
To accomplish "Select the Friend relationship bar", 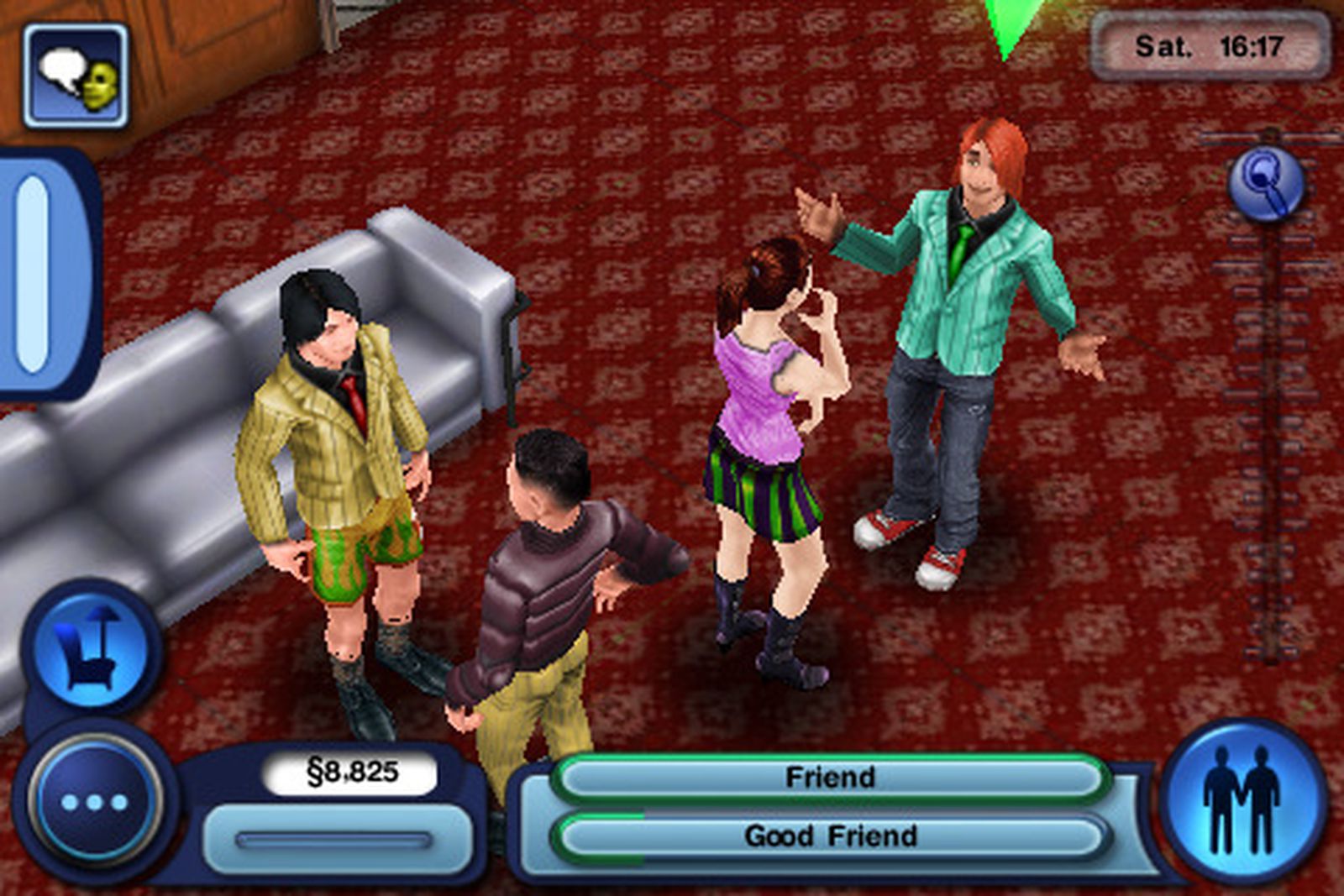I will pos(829,778).
